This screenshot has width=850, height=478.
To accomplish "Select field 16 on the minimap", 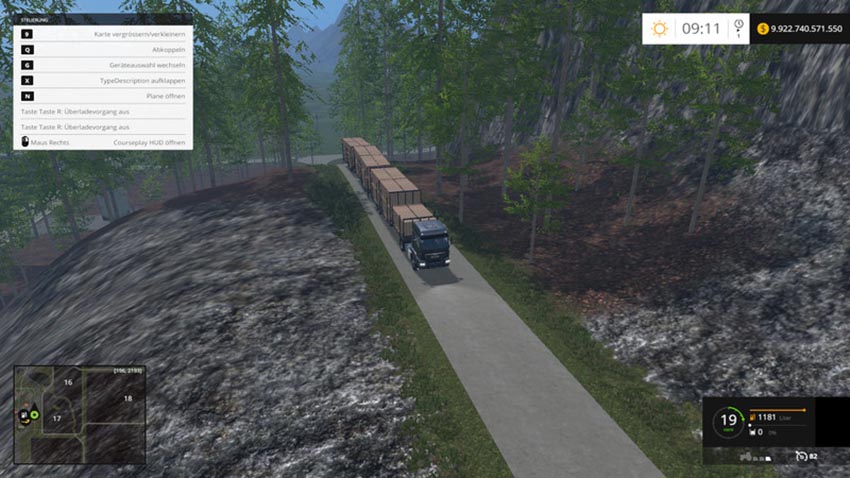I will click(x=68, y=382).
